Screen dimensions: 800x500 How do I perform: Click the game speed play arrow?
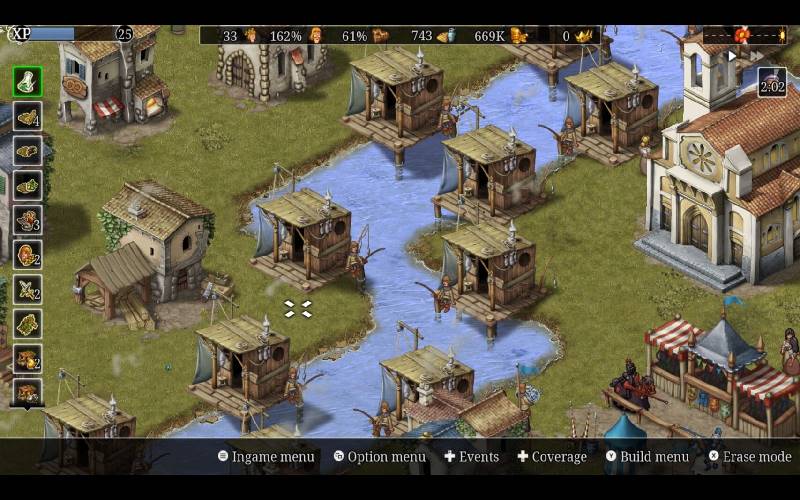point(731,55)
